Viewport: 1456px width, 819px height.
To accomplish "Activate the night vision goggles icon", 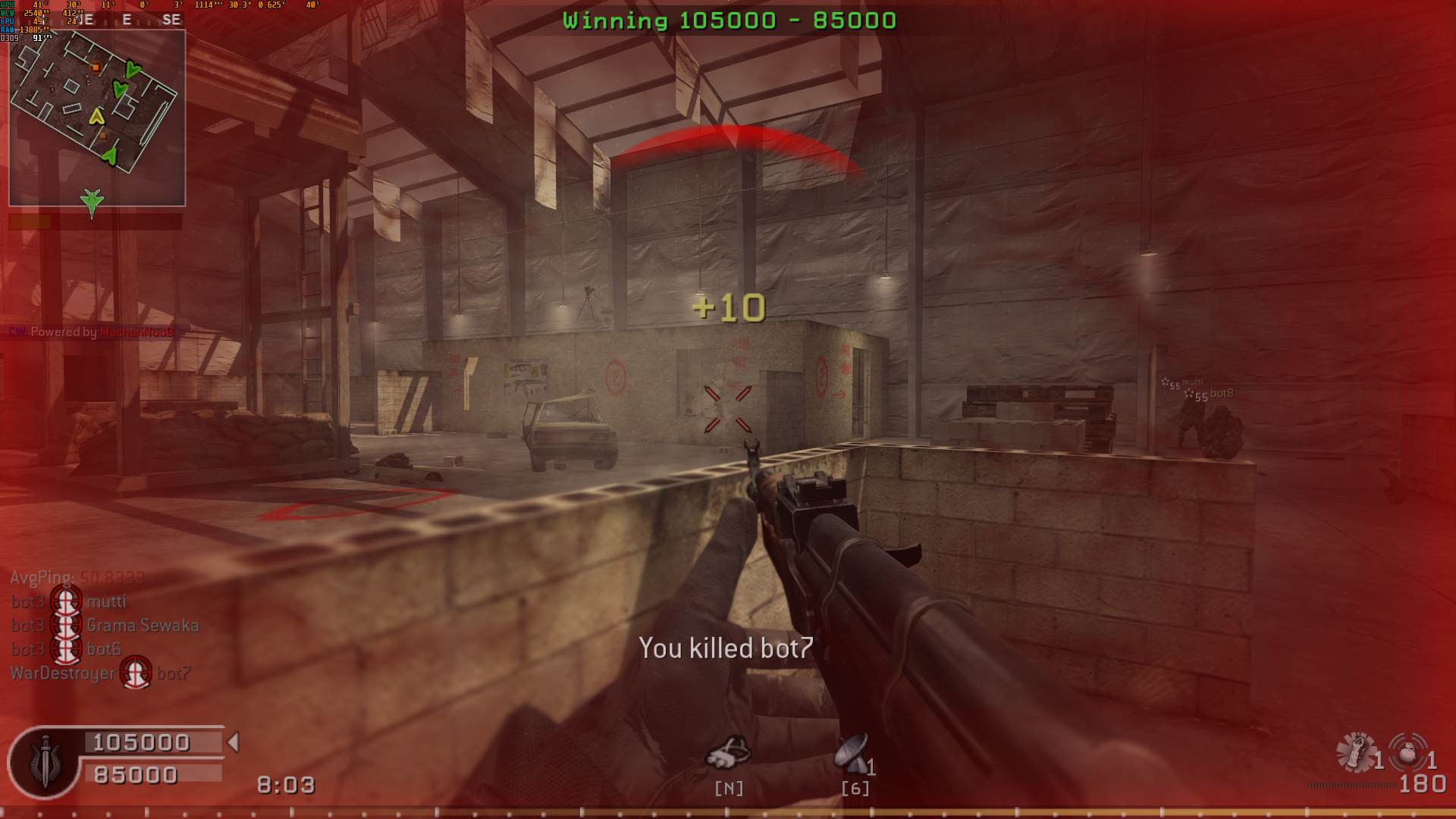I will [728, 752].
